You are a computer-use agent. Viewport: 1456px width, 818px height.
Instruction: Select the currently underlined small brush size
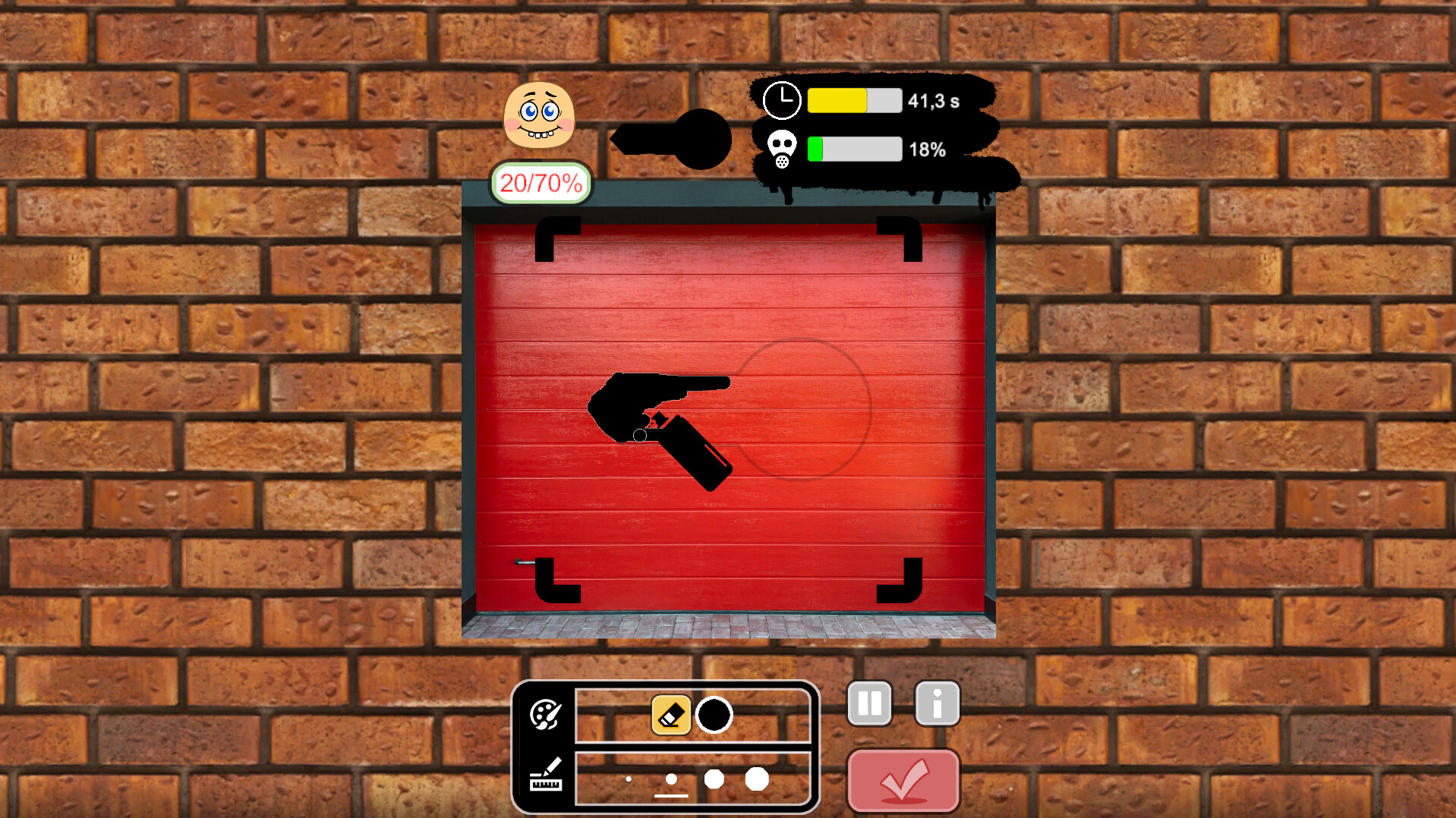click(671, 779)
